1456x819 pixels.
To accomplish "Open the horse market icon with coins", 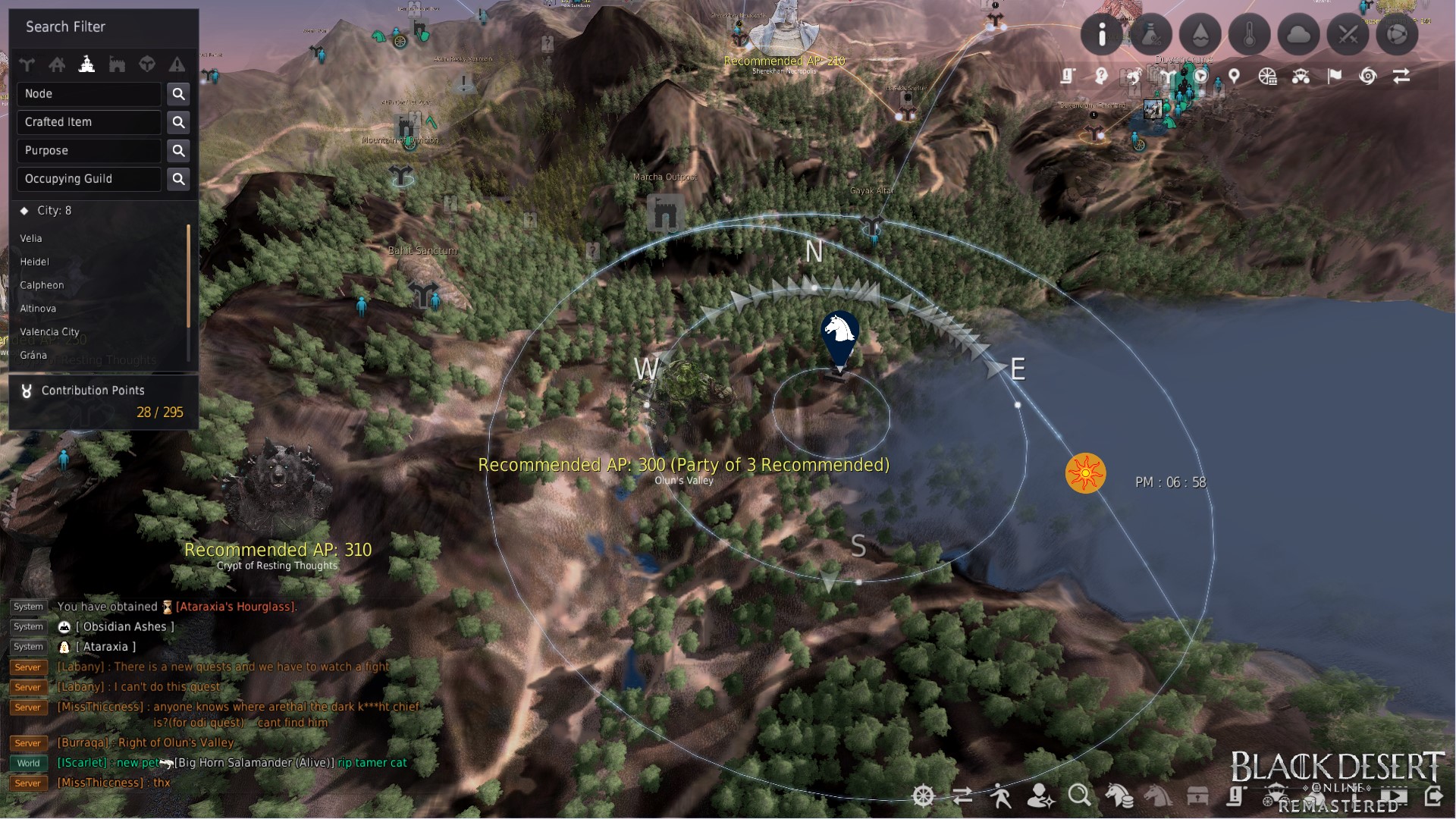I will [1120, 796].
